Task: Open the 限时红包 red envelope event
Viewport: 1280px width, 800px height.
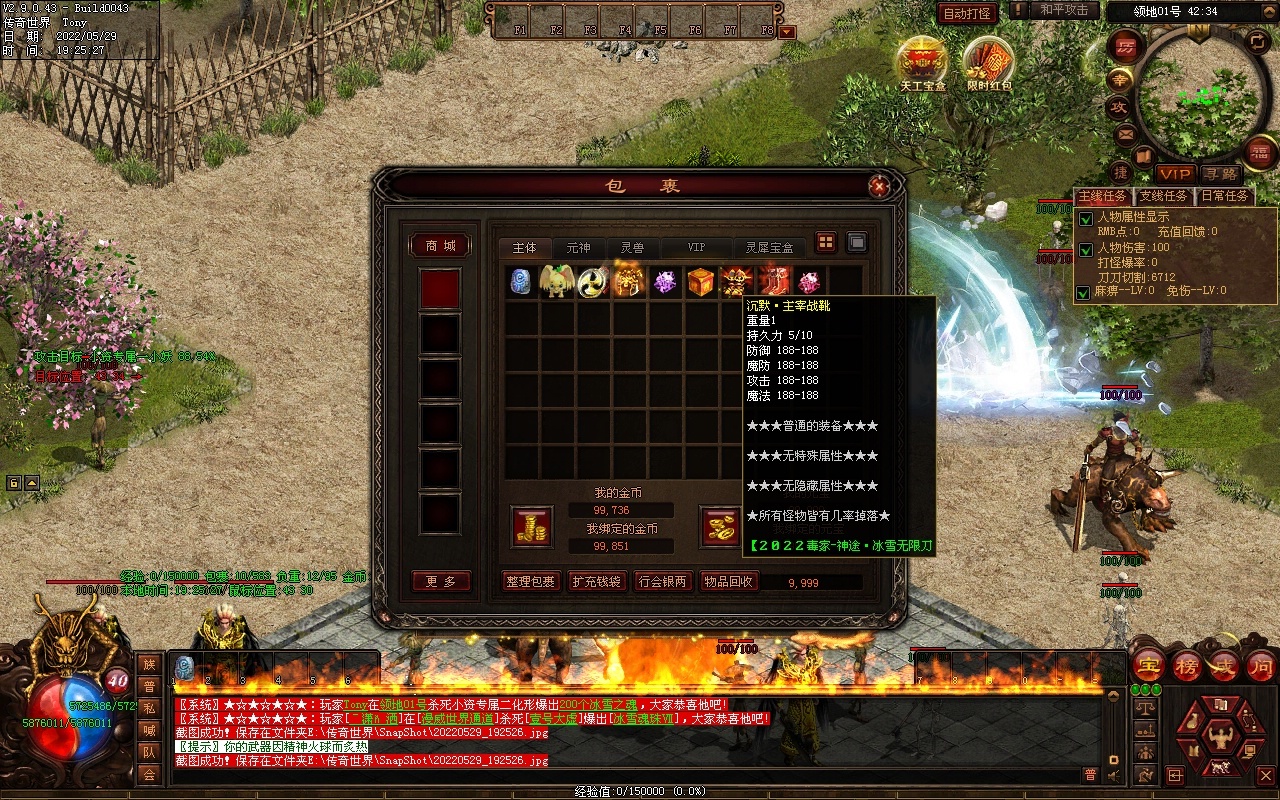Action: point(989,62)
